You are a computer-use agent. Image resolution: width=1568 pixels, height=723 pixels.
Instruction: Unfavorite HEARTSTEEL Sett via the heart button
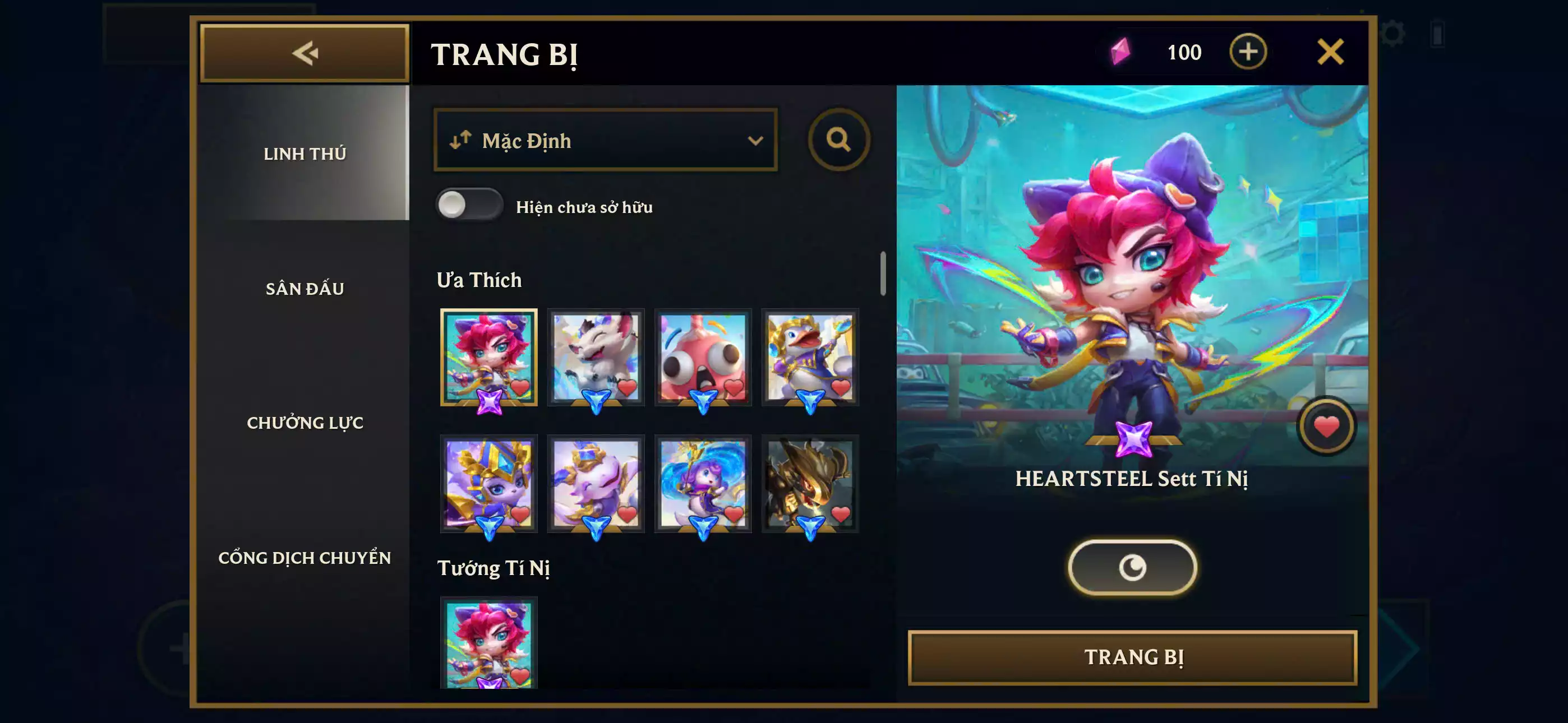[x=1326, y=426]
